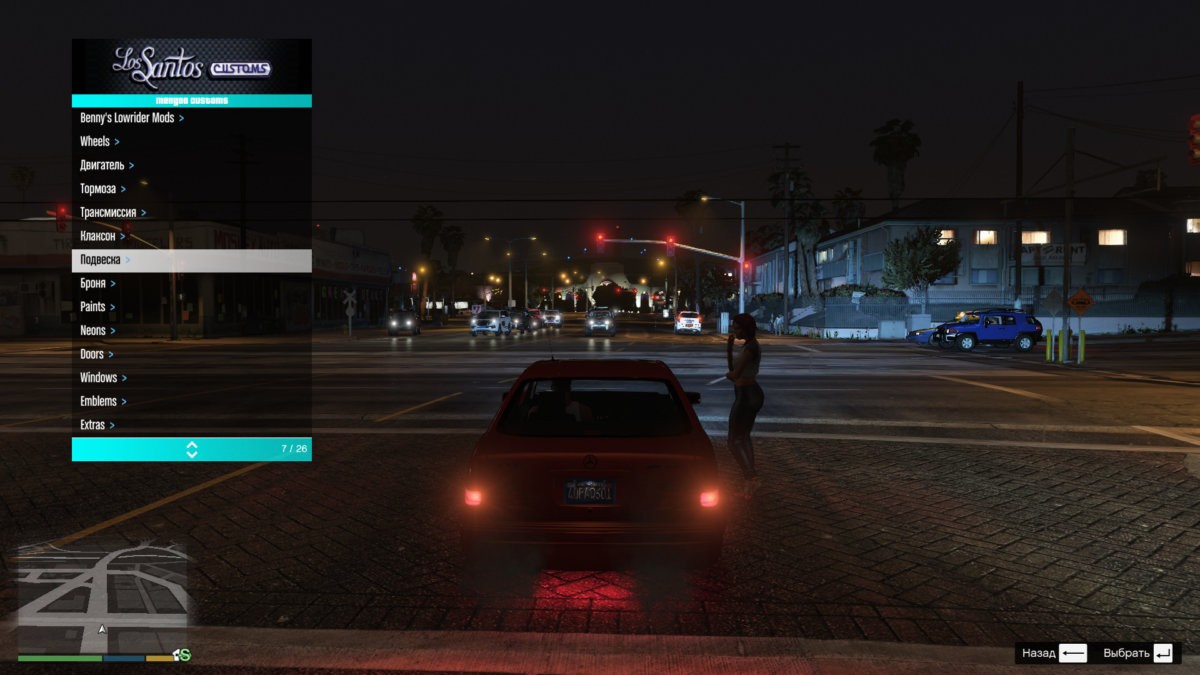Open the Emblems submenu

[x=99, y=401]
